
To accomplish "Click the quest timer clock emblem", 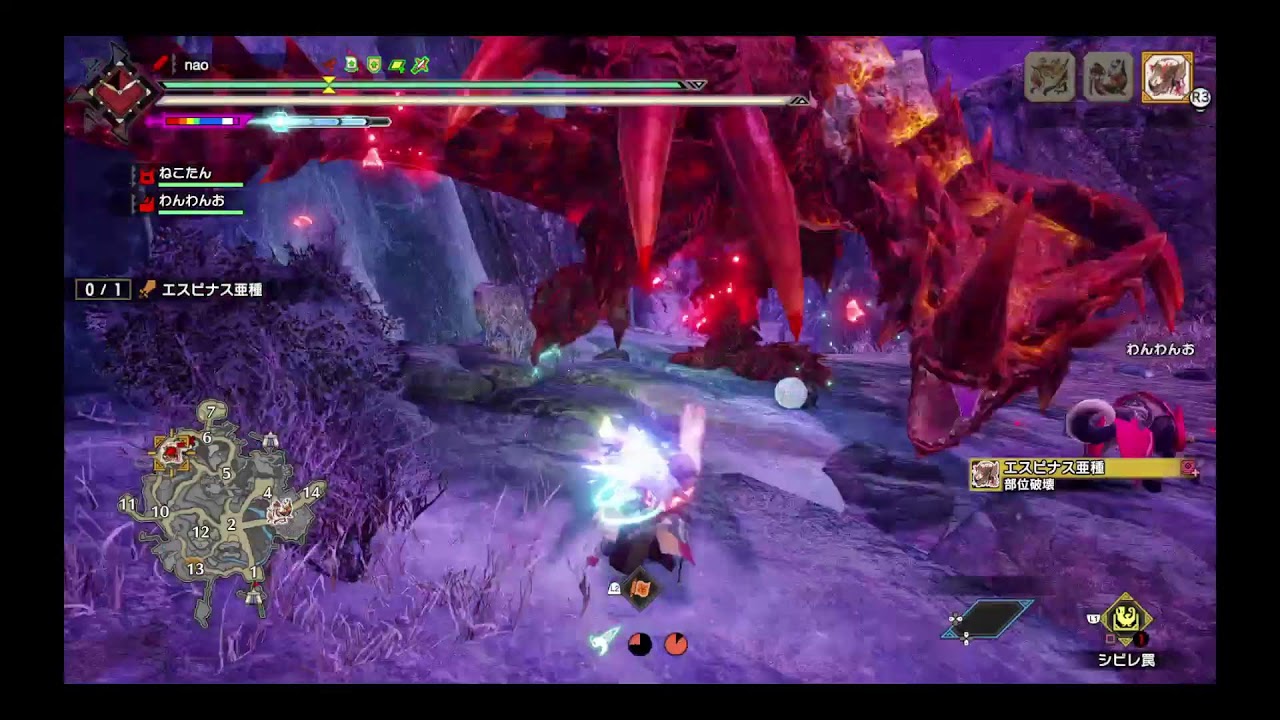I will (116, 91).
